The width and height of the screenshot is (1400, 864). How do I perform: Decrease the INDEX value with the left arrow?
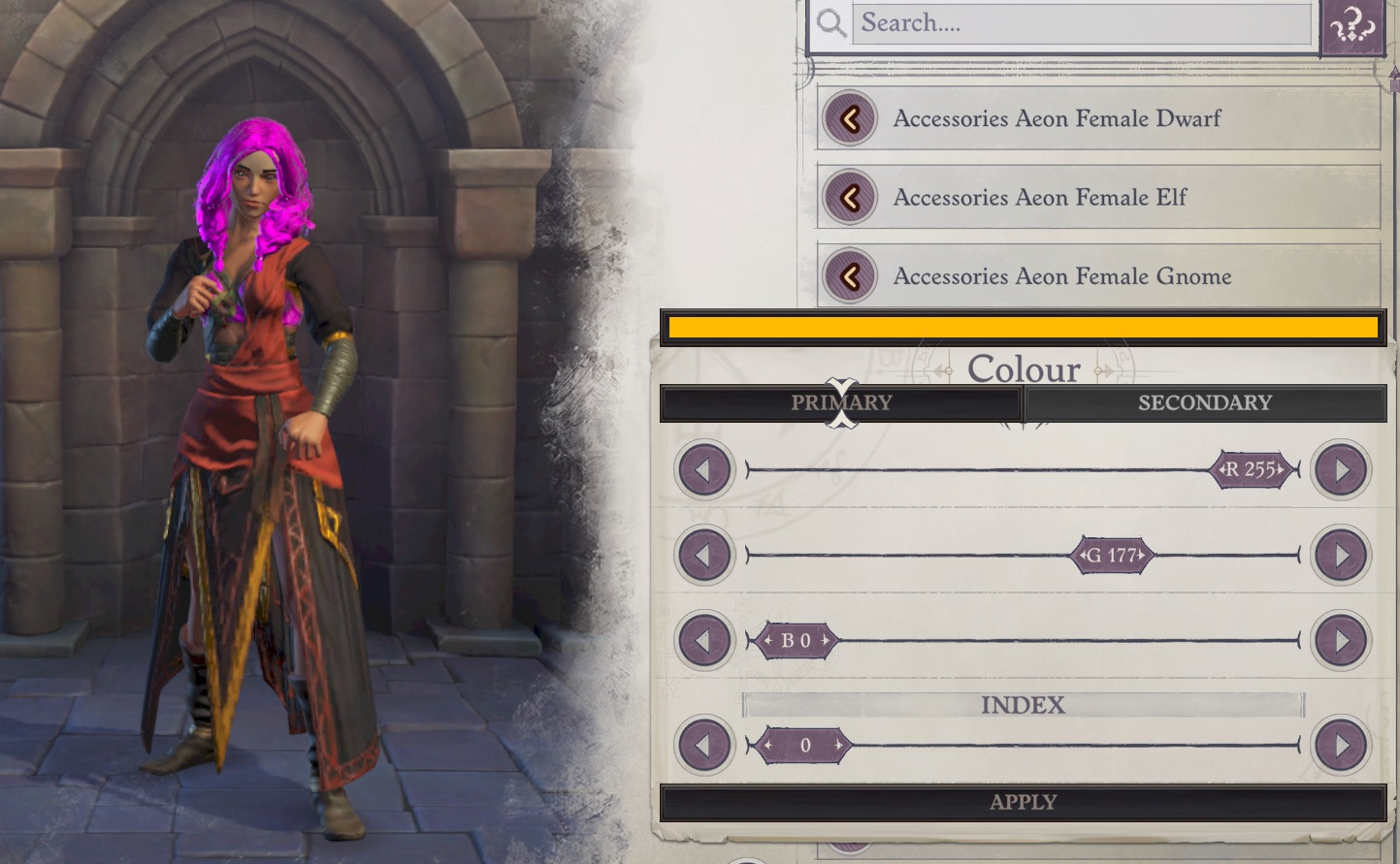(703, 746)
